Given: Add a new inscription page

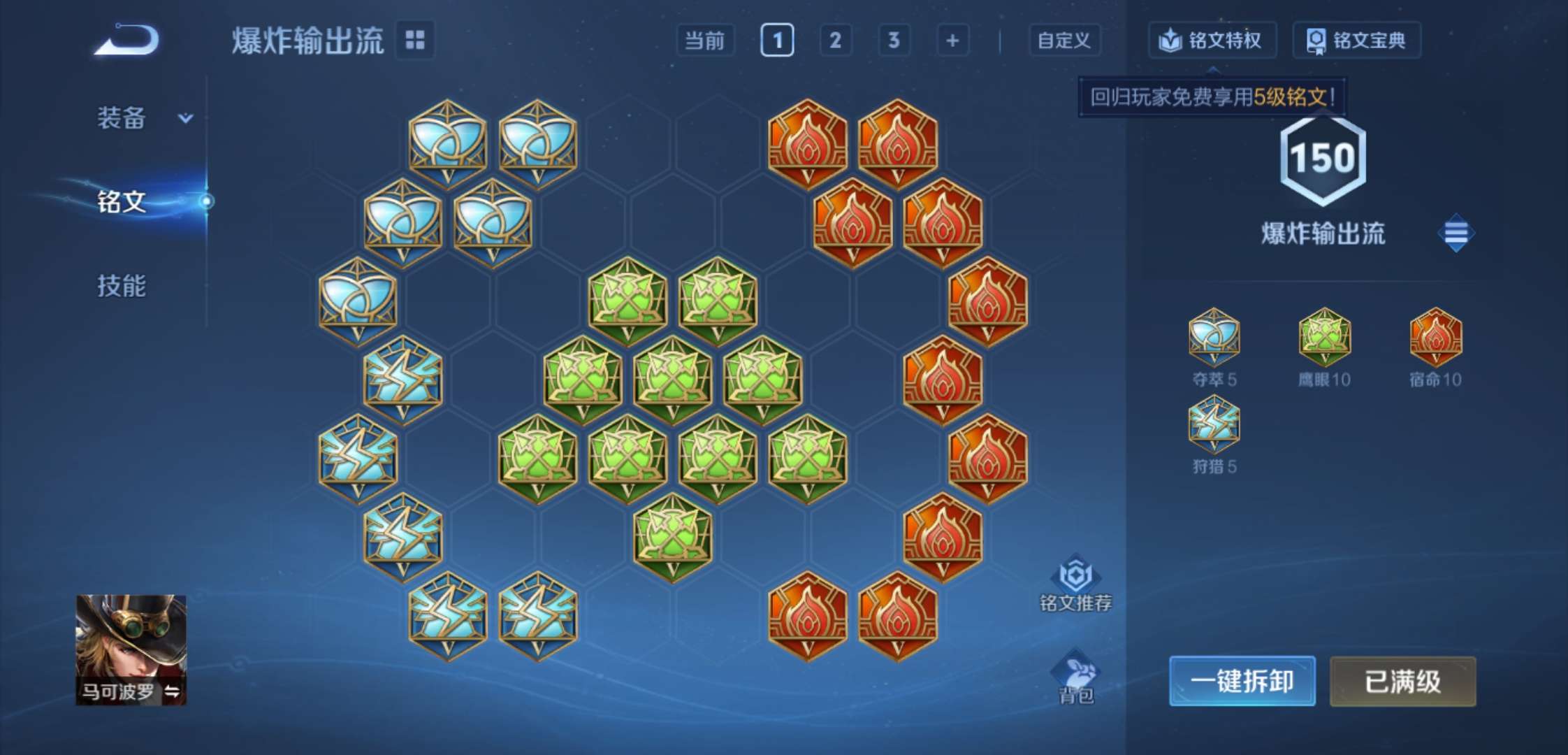Looking at the screenshot, I should [x=952, y=41].
